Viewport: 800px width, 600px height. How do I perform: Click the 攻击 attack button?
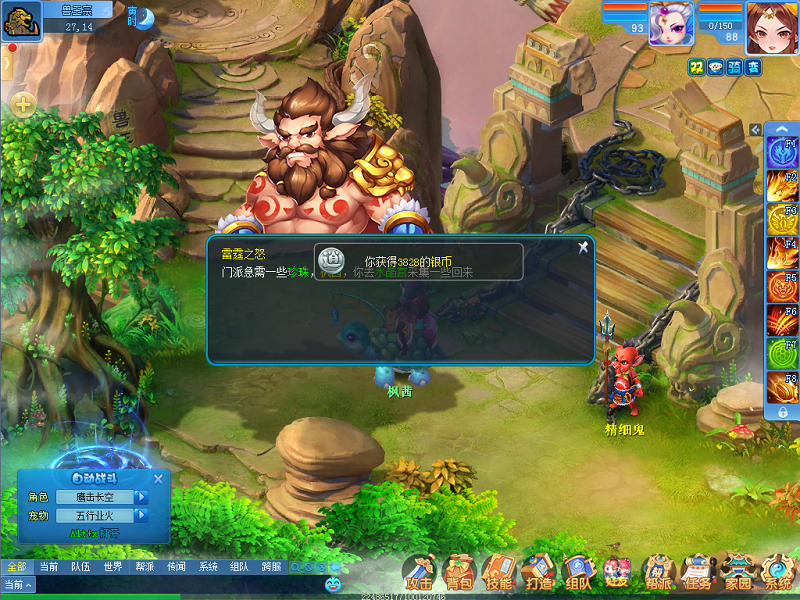pyautogui.click(x=420, y=572)
